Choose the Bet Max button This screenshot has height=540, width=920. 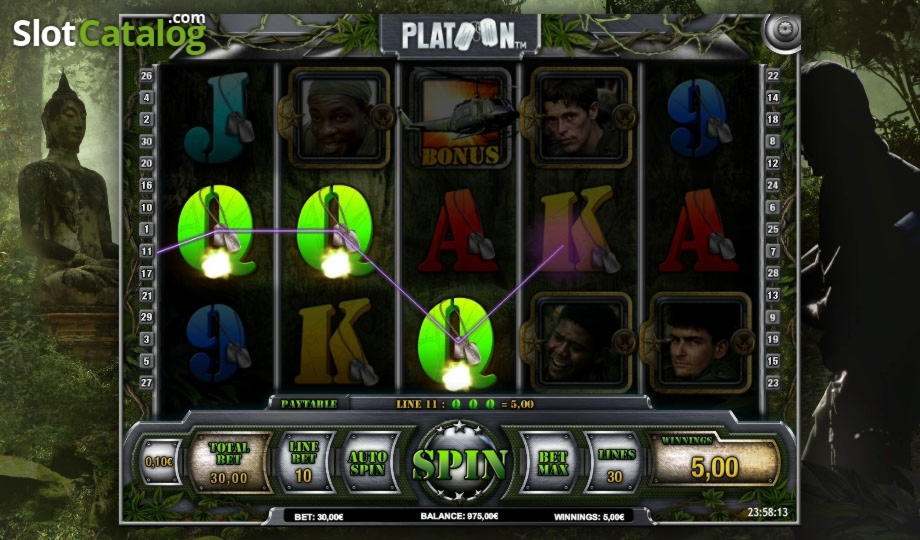(x=552, y=462)
